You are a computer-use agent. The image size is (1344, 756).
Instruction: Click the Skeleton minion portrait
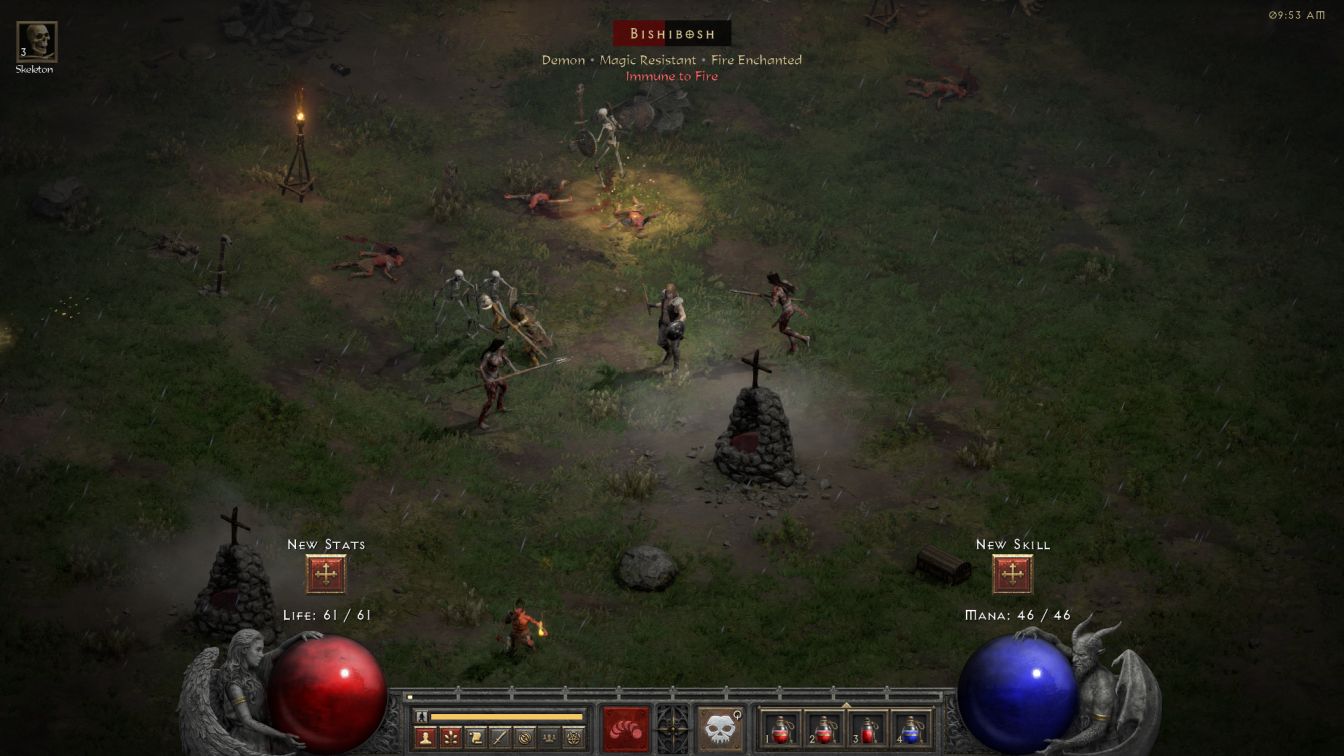37,42
